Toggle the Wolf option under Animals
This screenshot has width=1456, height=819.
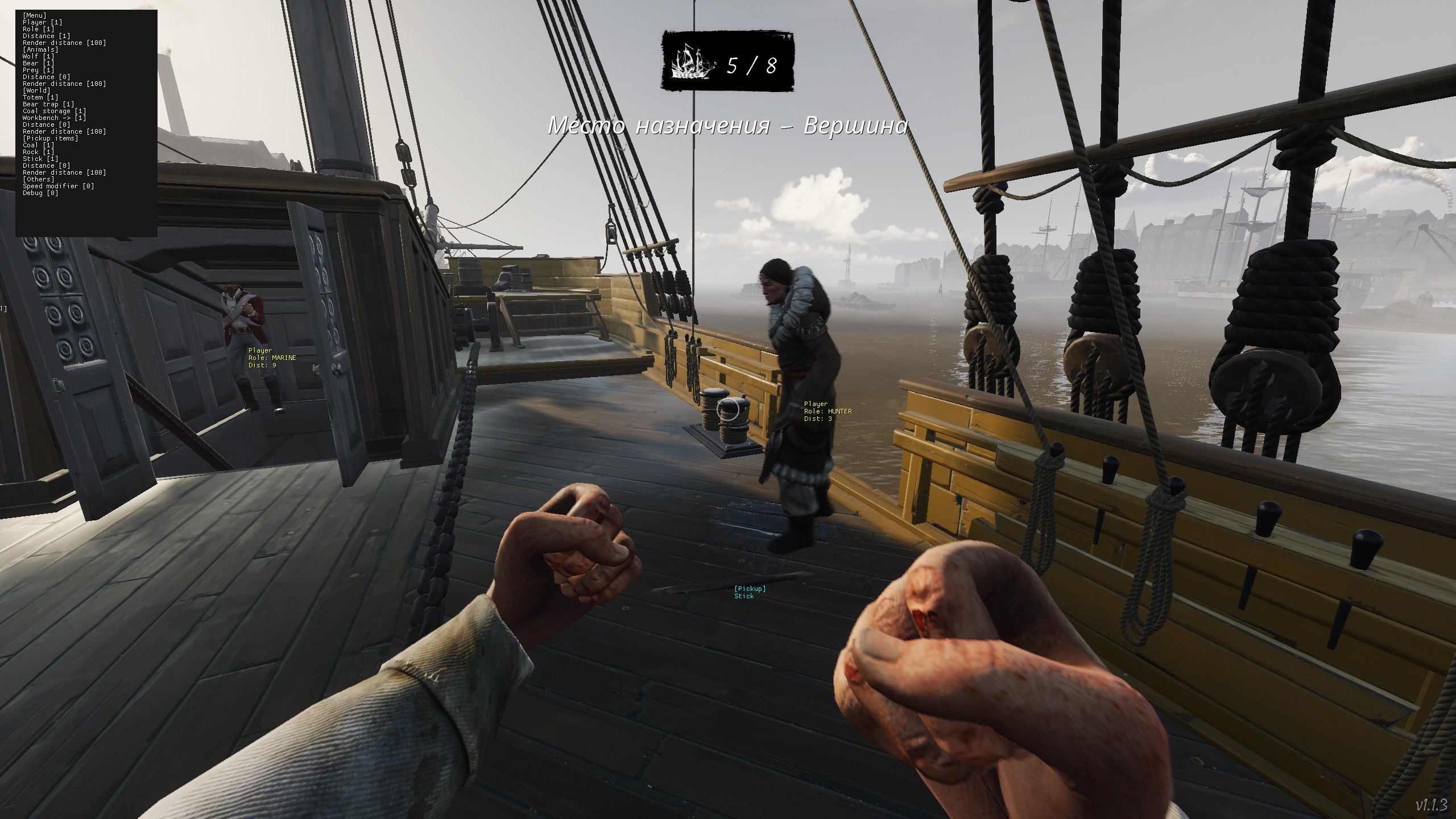point(39,56)
